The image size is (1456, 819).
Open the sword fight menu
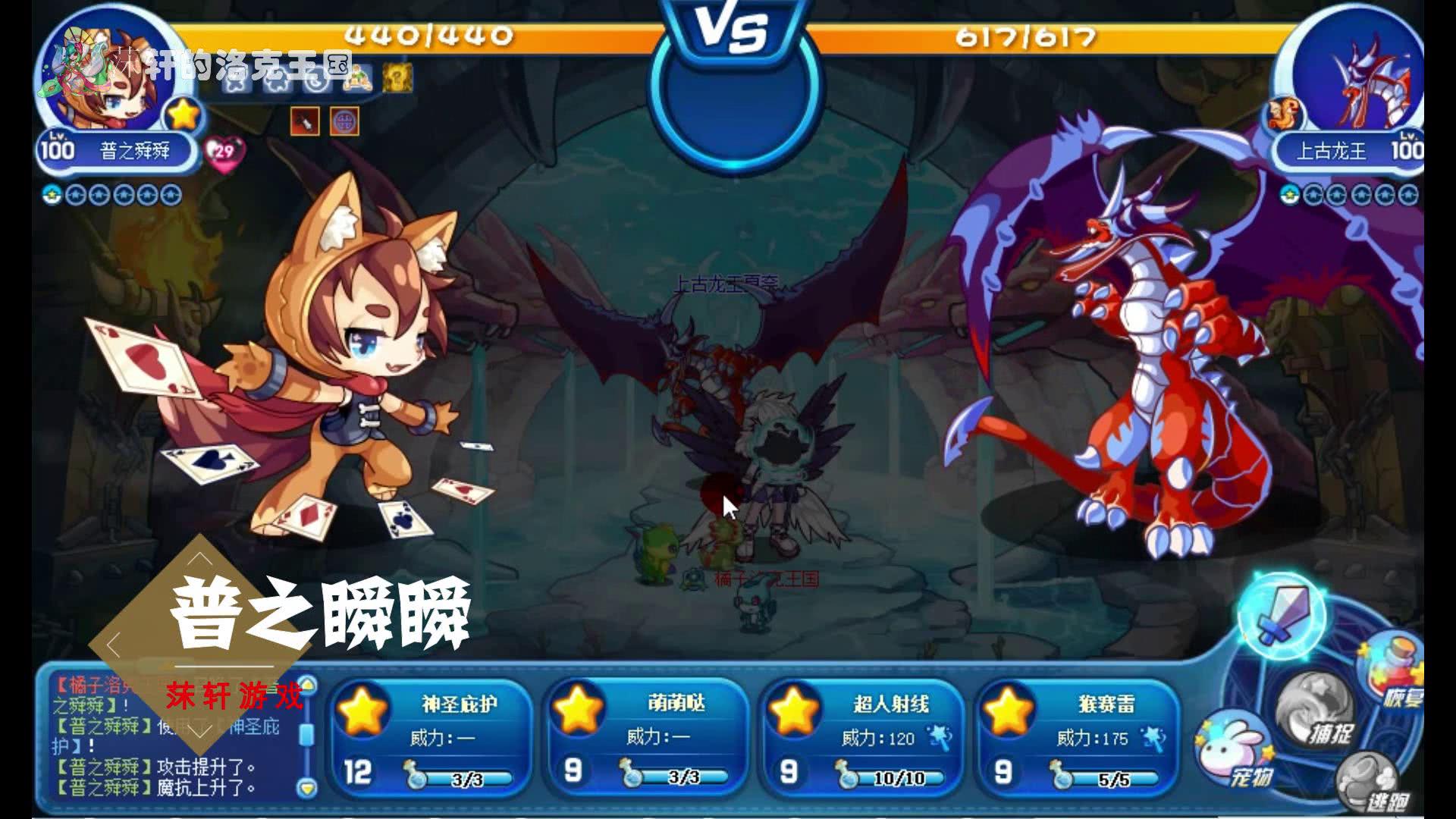coord(1280,616)
